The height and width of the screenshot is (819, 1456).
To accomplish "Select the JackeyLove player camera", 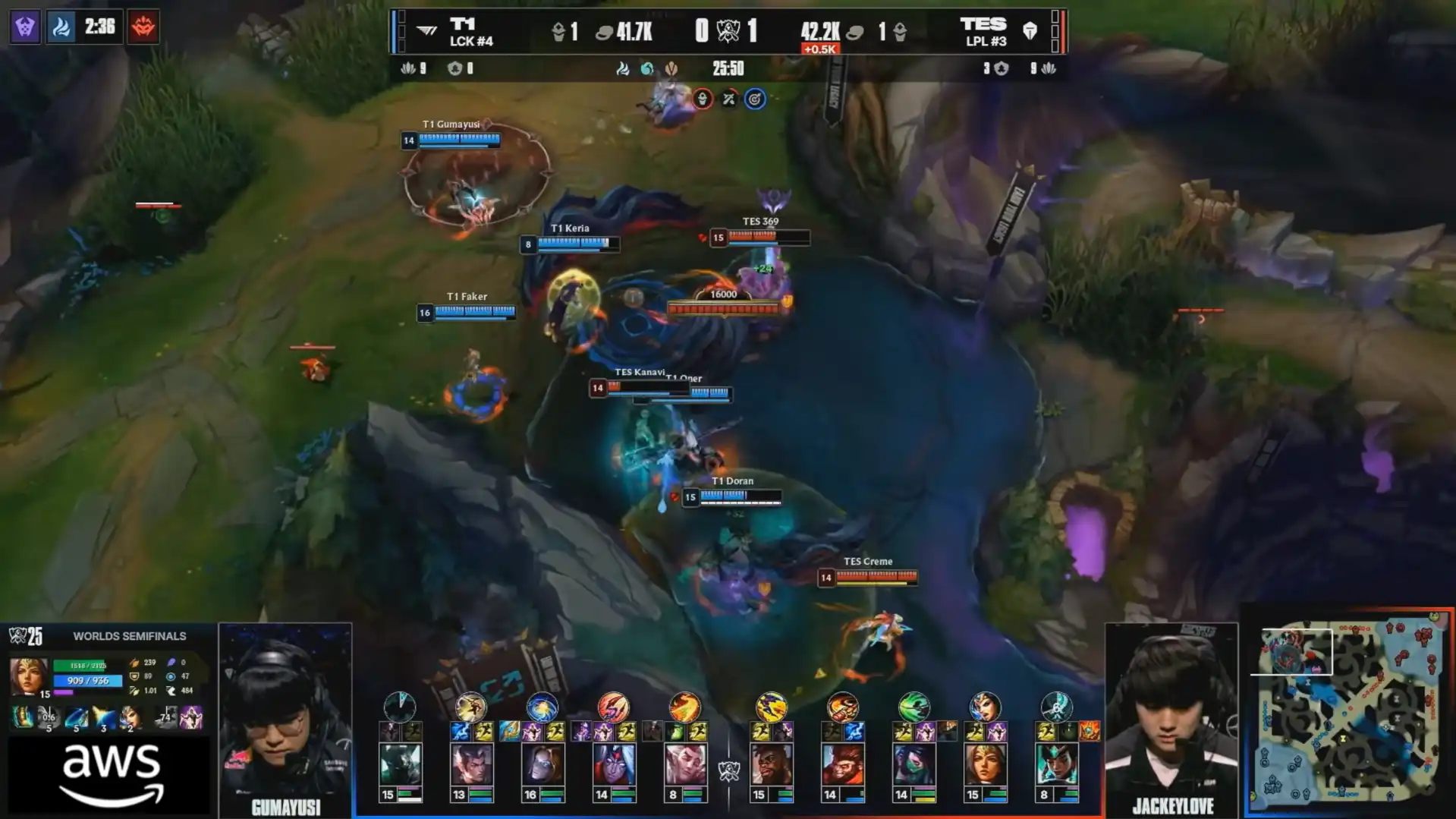I will (x=1171, y=717).
